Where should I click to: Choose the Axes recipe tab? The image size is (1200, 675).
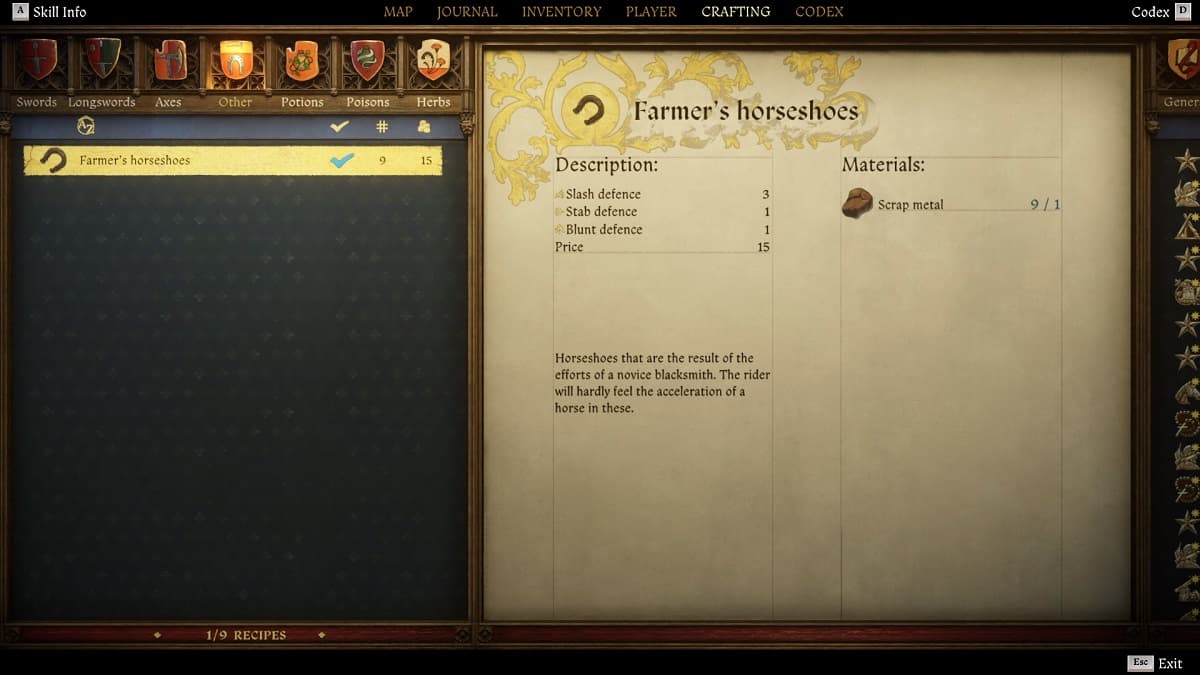169,62
